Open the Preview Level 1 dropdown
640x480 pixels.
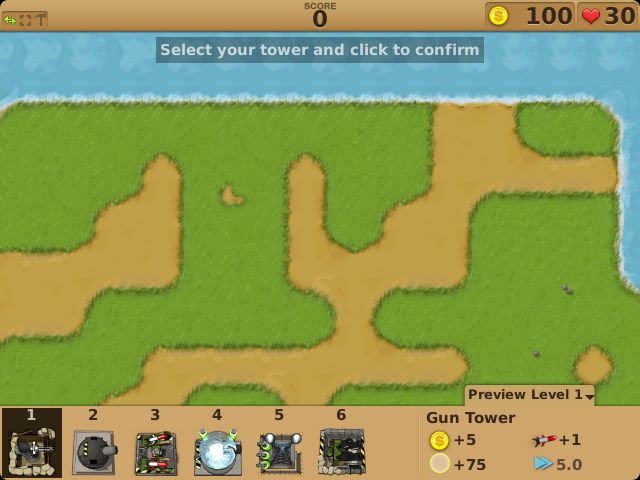click(529, 395)
